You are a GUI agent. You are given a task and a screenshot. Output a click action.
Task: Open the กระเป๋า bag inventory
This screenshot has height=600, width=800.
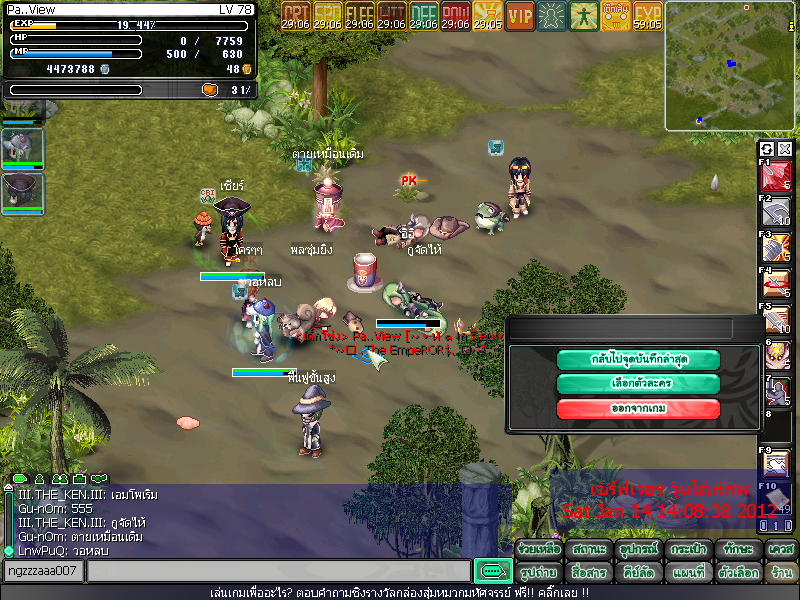(x=688, y=550)
